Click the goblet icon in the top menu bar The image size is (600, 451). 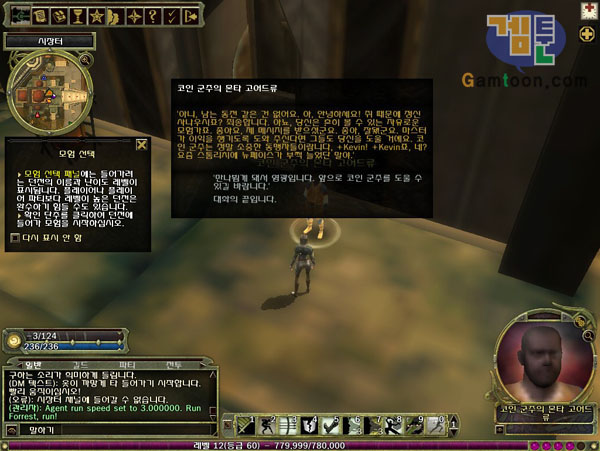click(77, 17)
